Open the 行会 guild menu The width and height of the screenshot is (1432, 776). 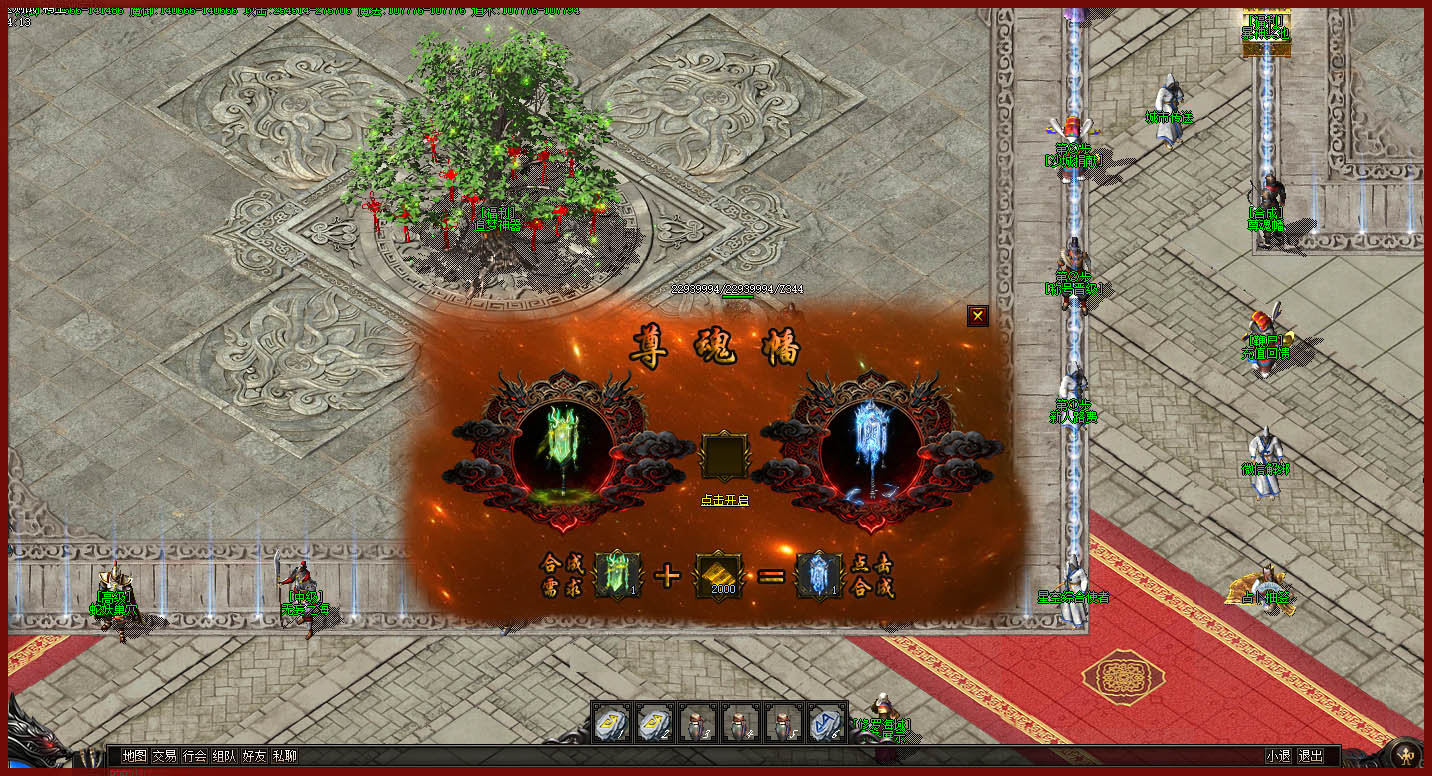coord(194,756)
